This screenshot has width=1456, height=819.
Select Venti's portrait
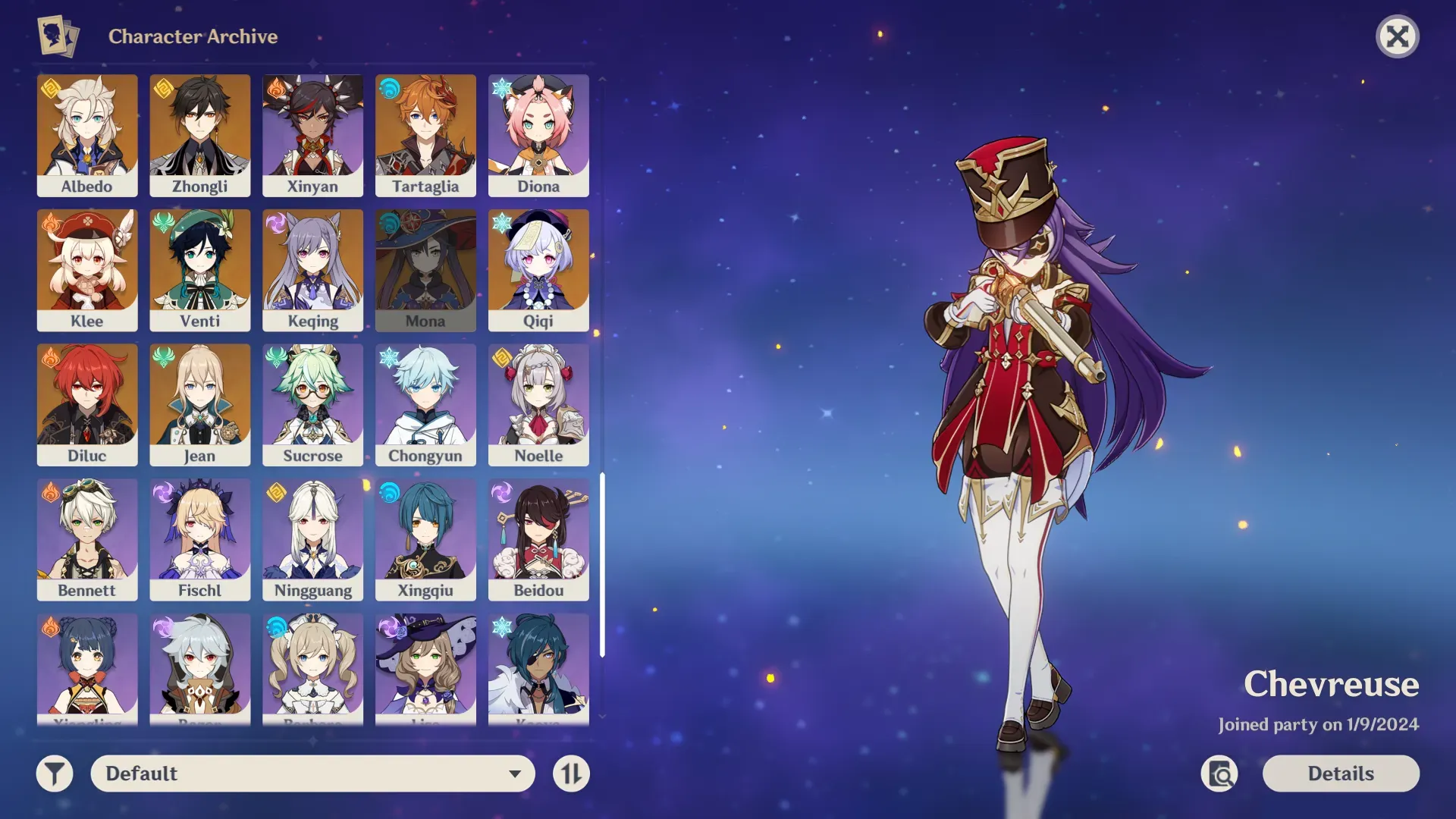(200, 270)
